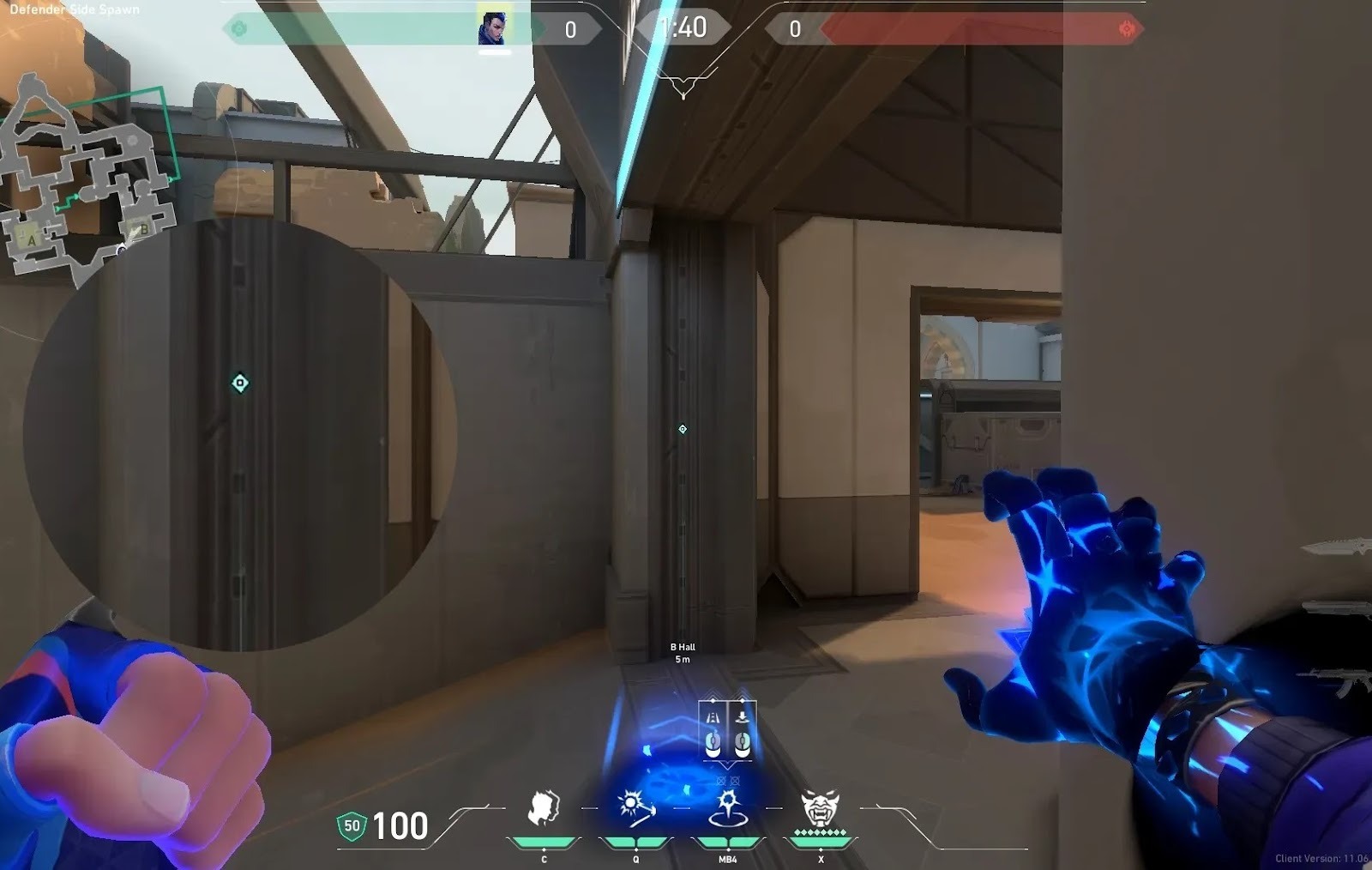Select the knife in weapon inventory
Screen dimensions: 1372x870
pos(1336,547)
